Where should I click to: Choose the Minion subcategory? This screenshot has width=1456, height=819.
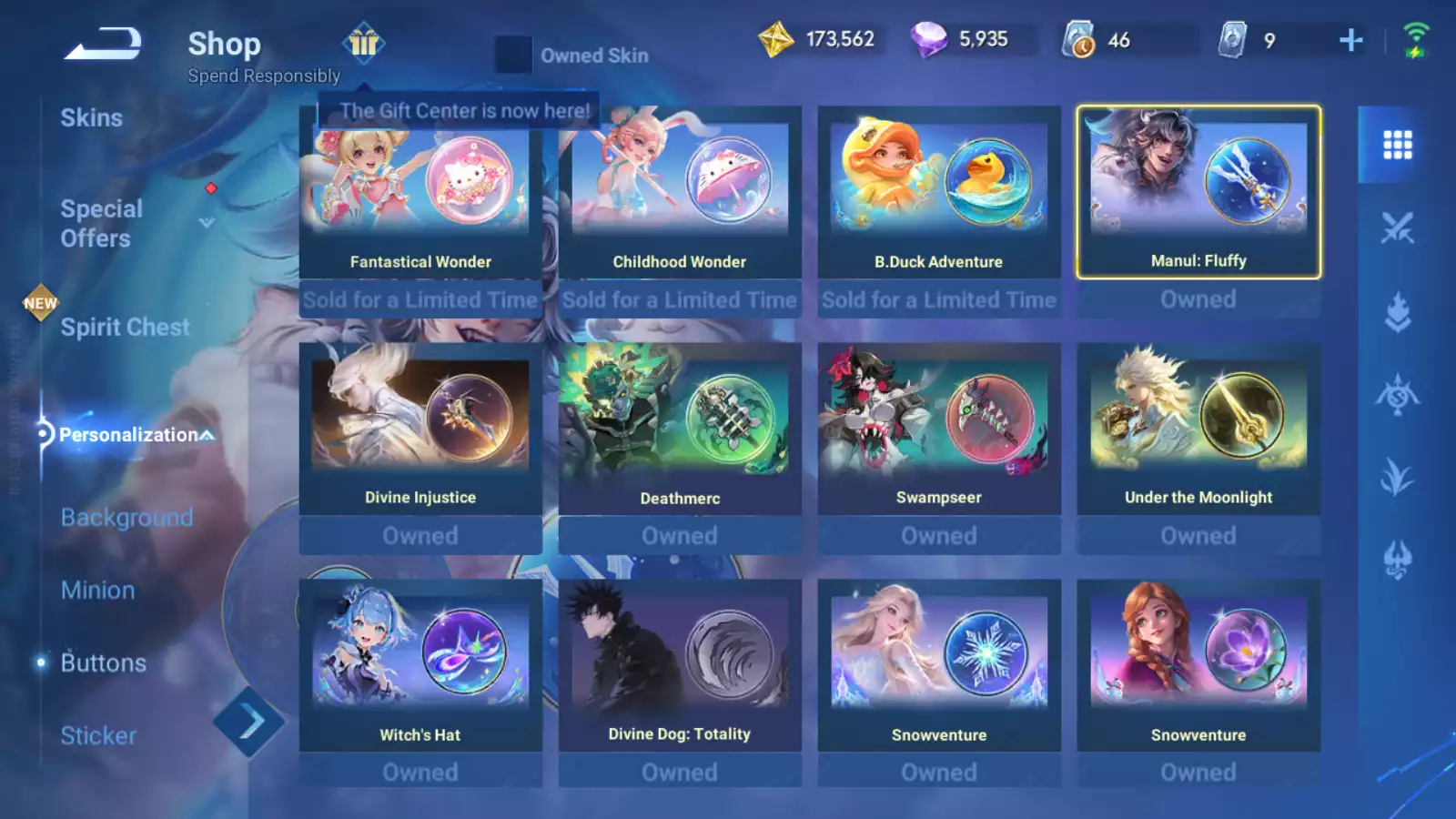tap(97, 591)
